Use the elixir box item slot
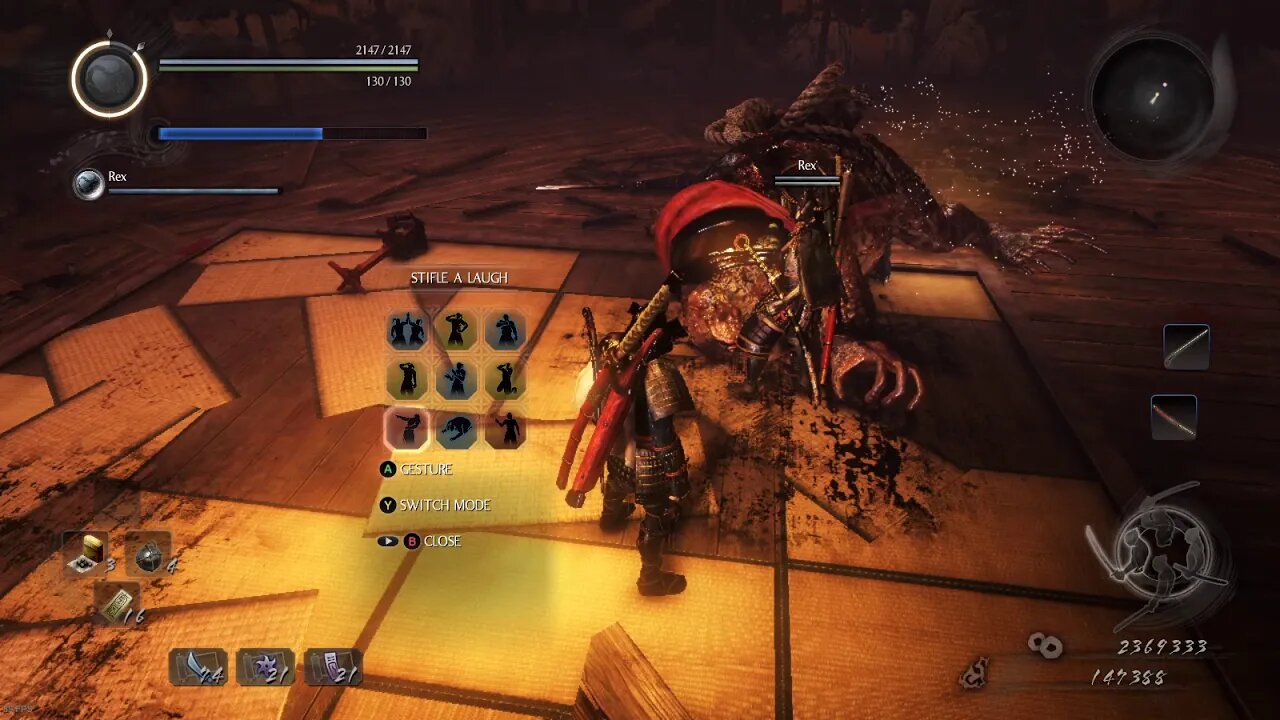 coord(86,552)
